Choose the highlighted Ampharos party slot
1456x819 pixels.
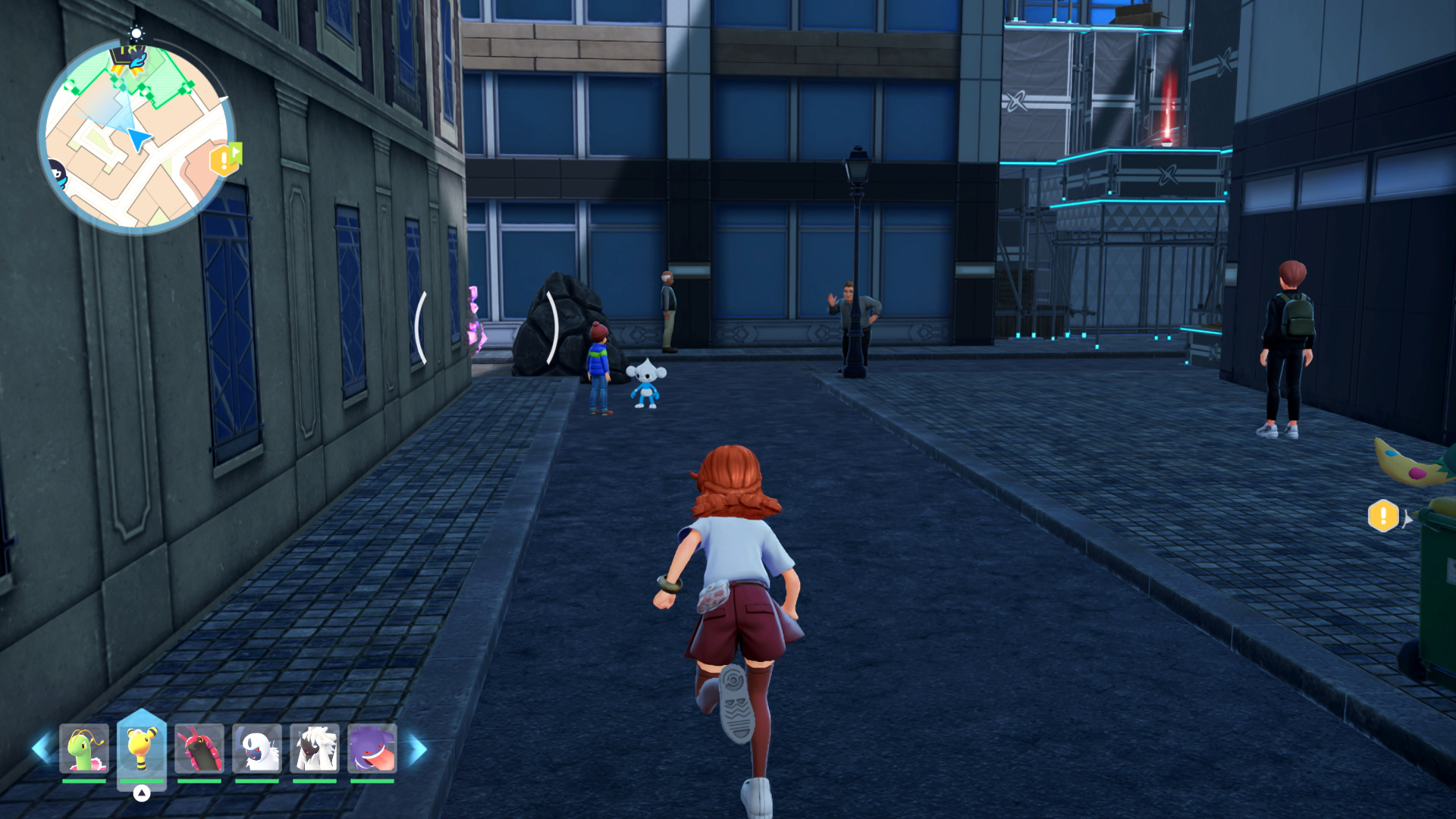tap(141, 749)
